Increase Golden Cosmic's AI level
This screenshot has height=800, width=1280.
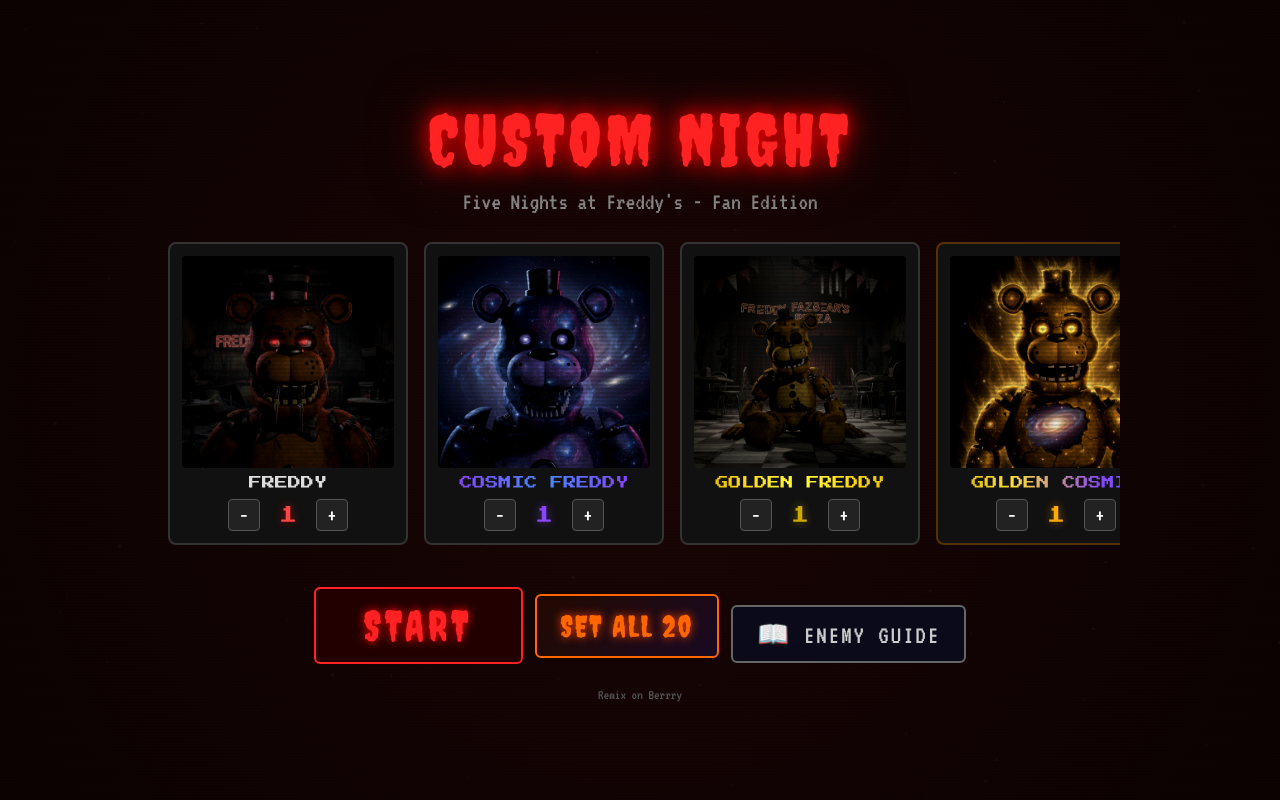click(1099, 514)
